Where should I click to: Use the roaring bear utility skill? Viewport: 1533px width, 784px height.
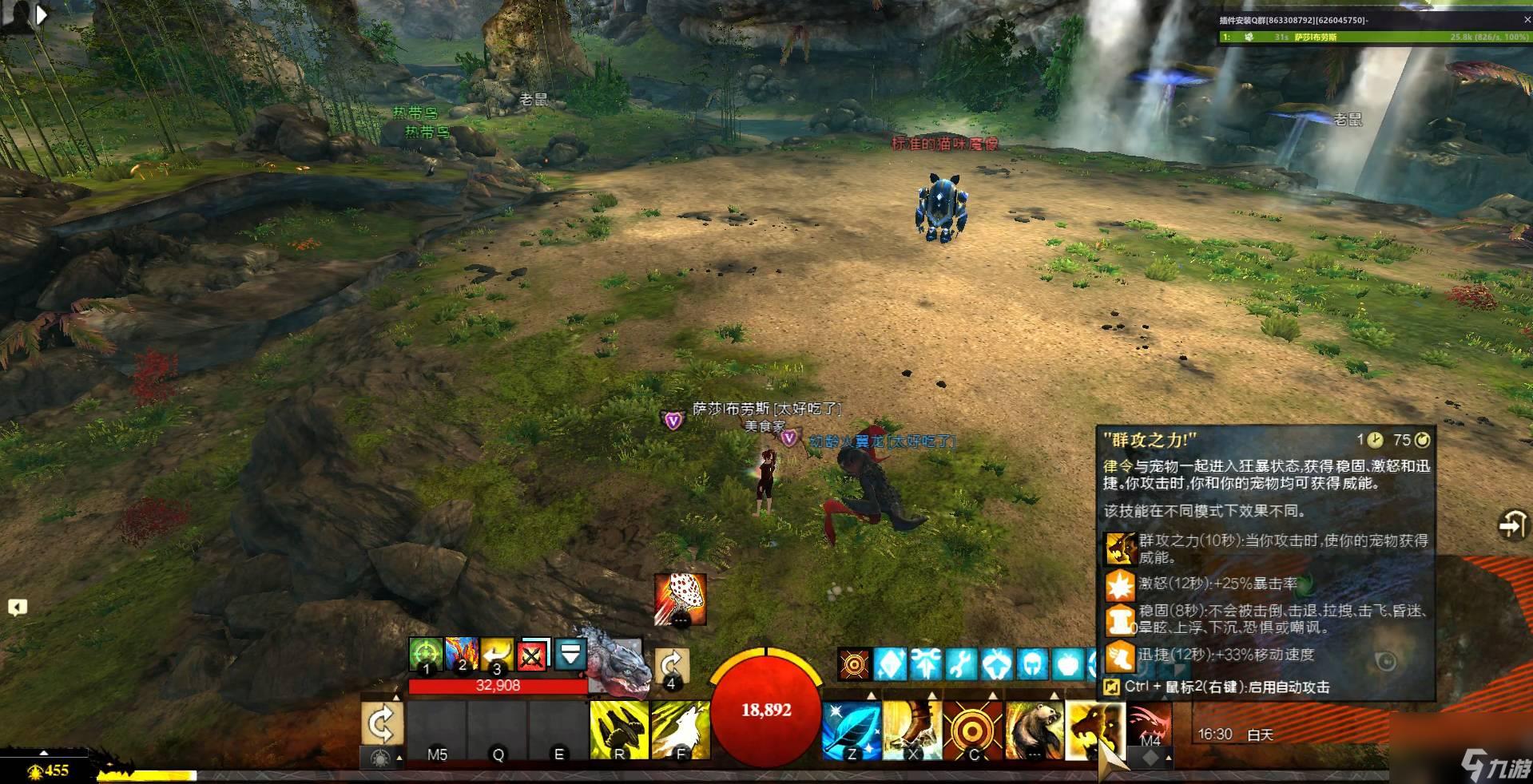click(x=1034, y=730)
